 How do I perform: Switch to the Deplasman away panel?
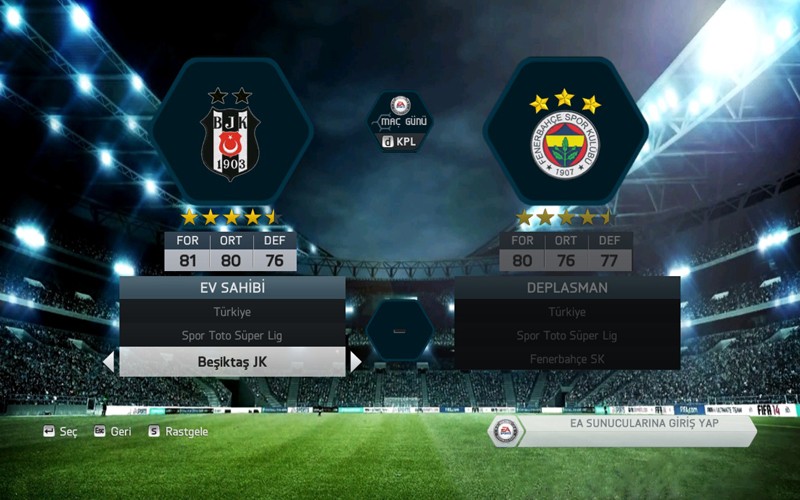pos(567,288)
